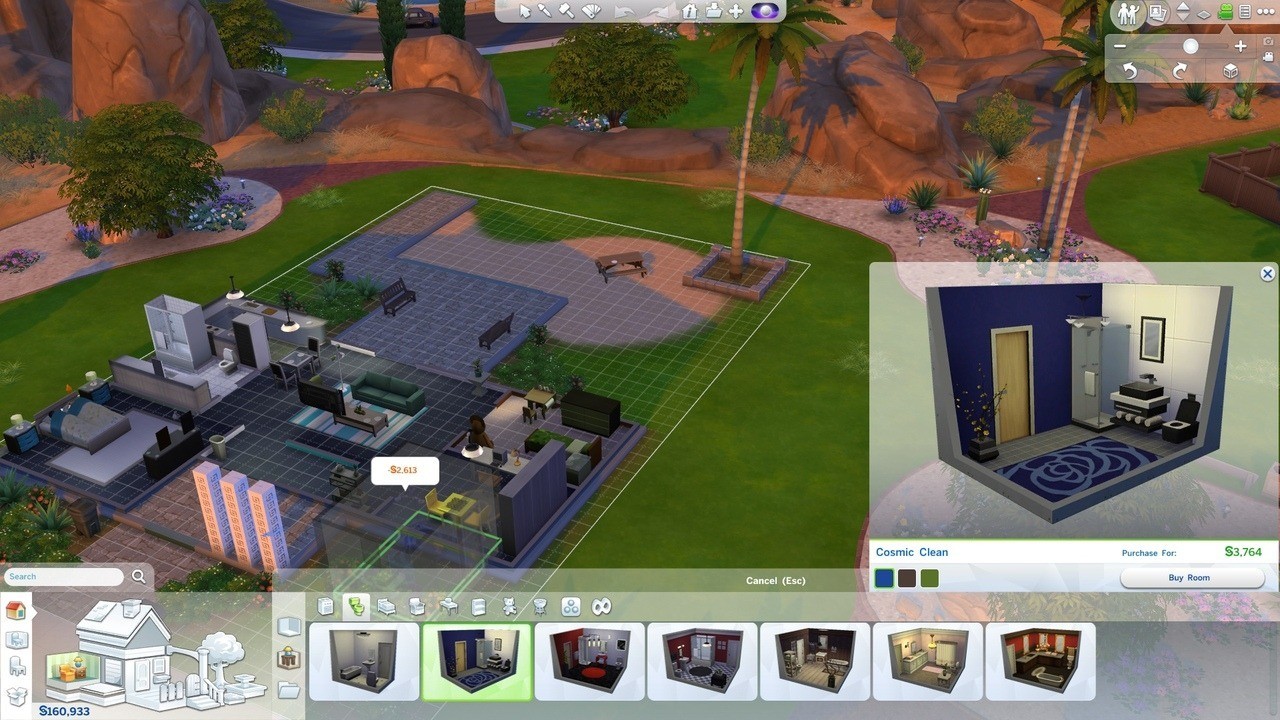Open the Gallery via the purple orb icon
This screenshot has height=720, width=1280.
(x=766, y=11)
